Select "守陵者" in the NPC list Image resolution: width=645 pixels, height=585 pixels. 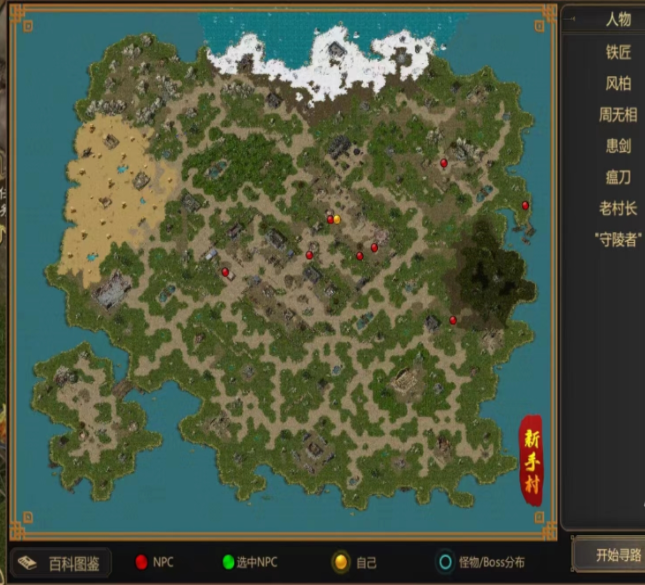618,239
